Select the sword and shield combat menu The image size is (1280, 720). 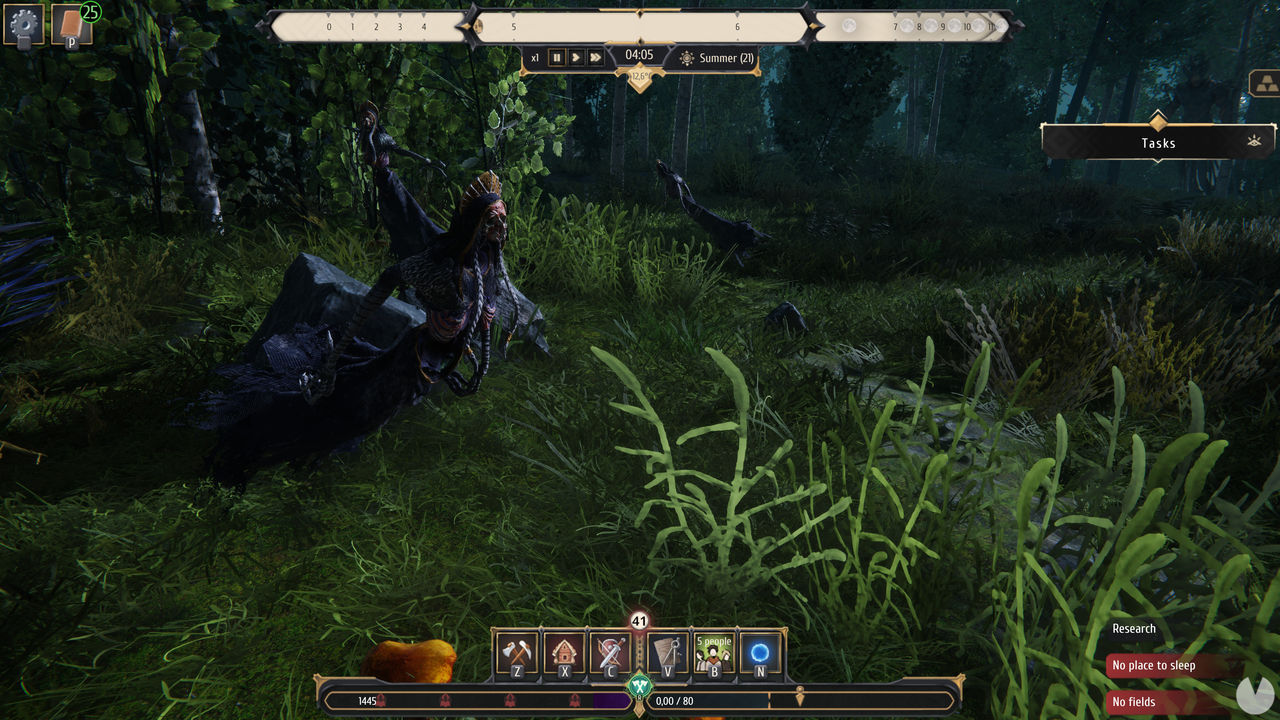tap(610, 654)
